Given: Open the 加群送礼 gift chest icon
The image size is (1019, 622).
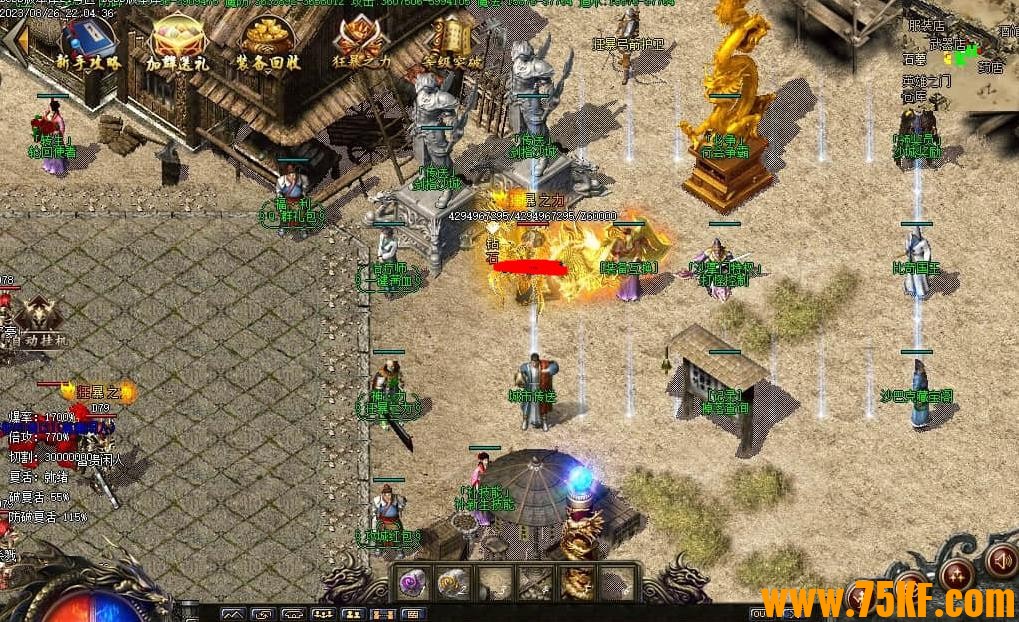Looking at the screenshot, I should [x=178, y=42].
